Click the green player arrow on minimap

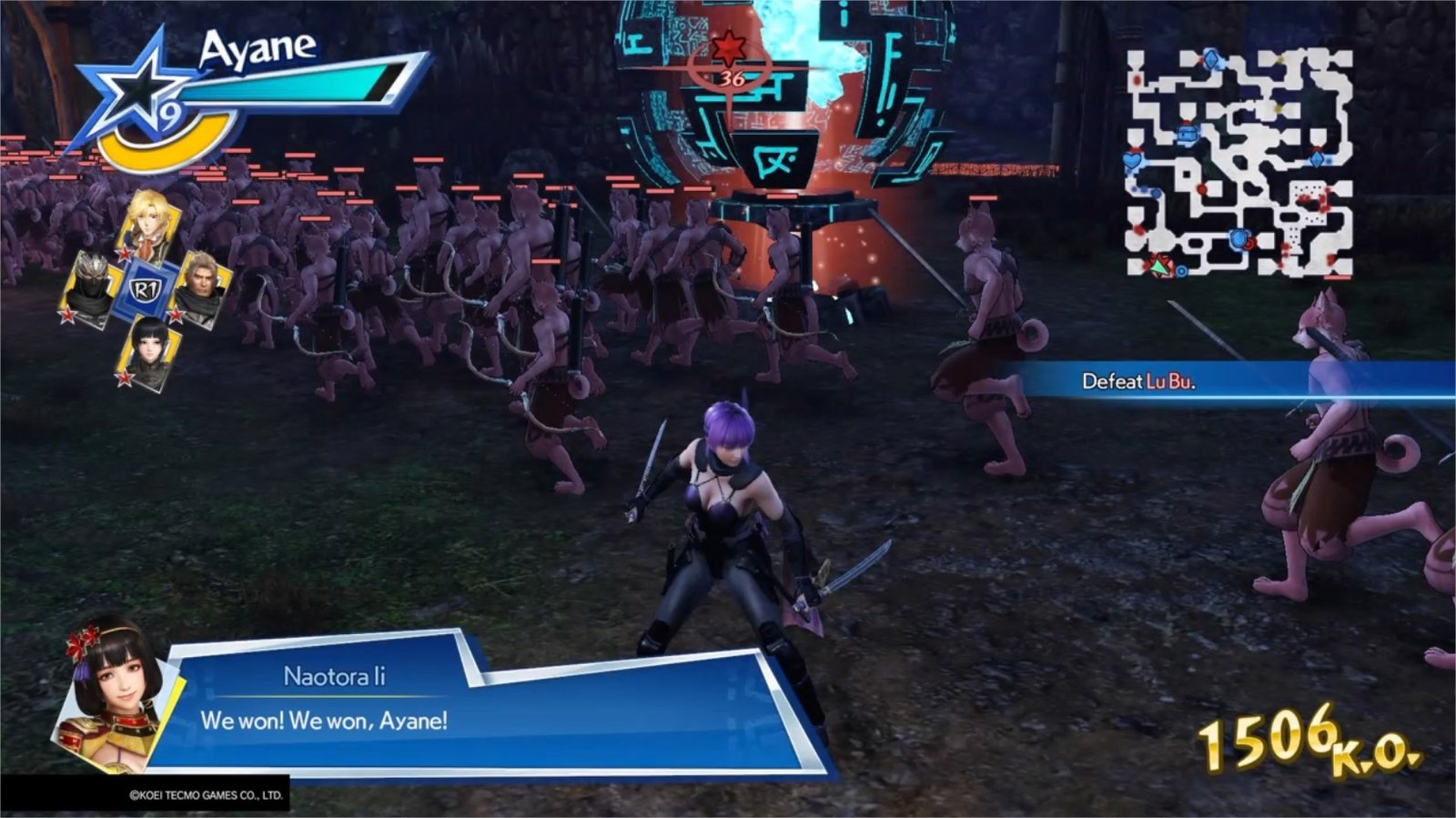[1159, 266]
